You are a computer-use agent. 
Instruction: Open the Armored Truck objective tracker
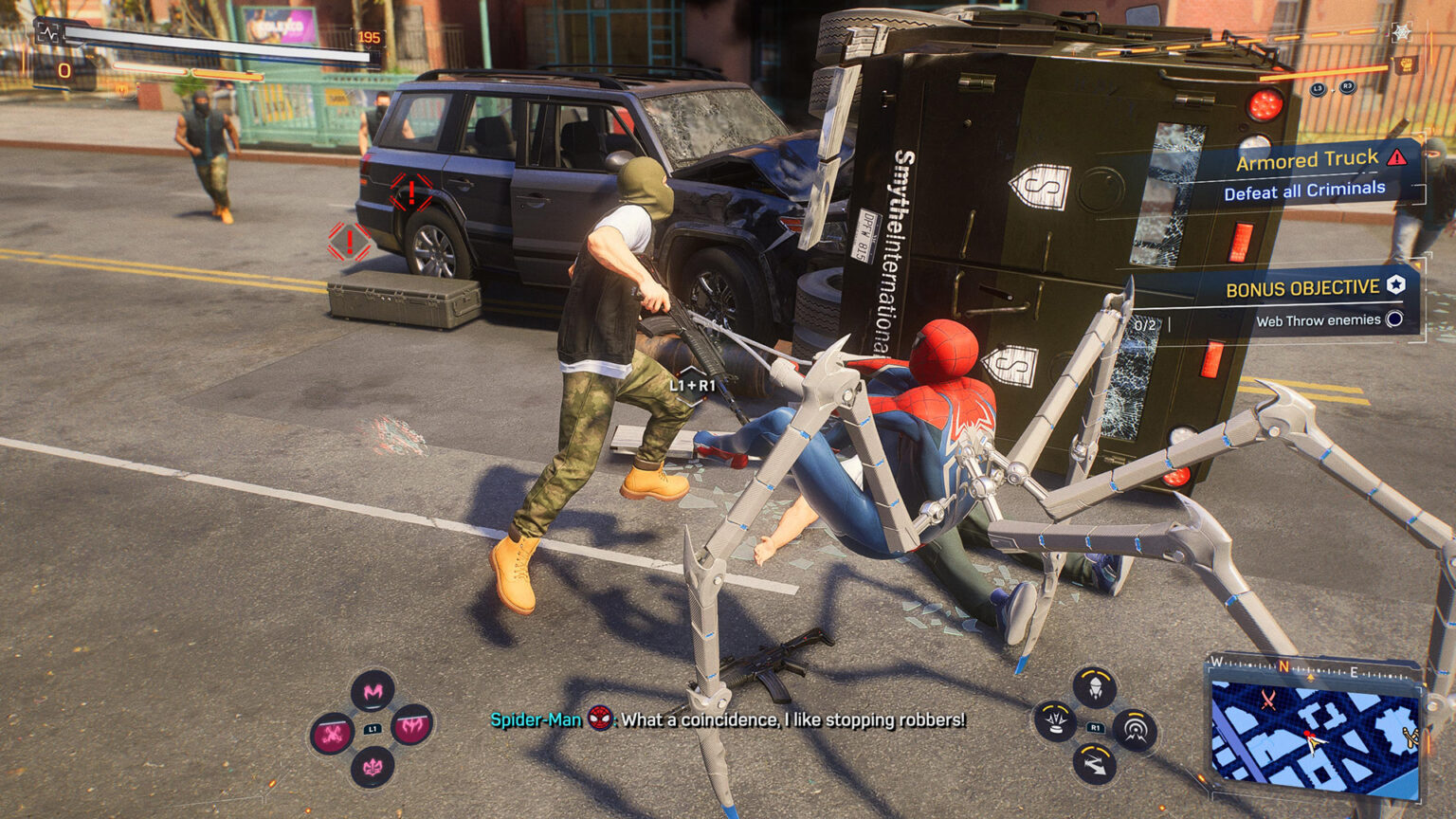click(x=1306, y=160)
